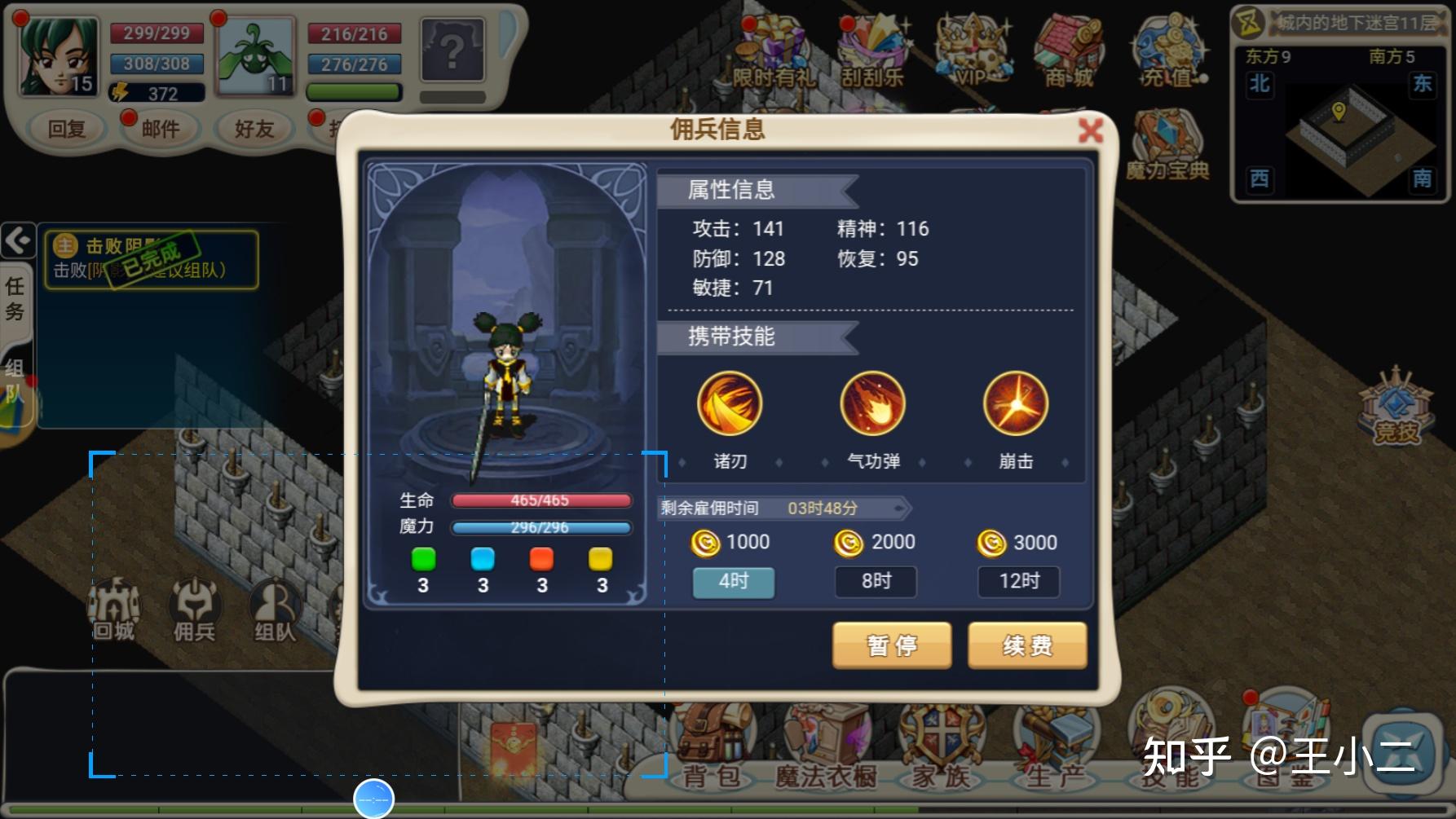This screenshot has height=819, width=1456.
Task: Select the 12时 hire duration option
Action: (x=1018, y=582)
